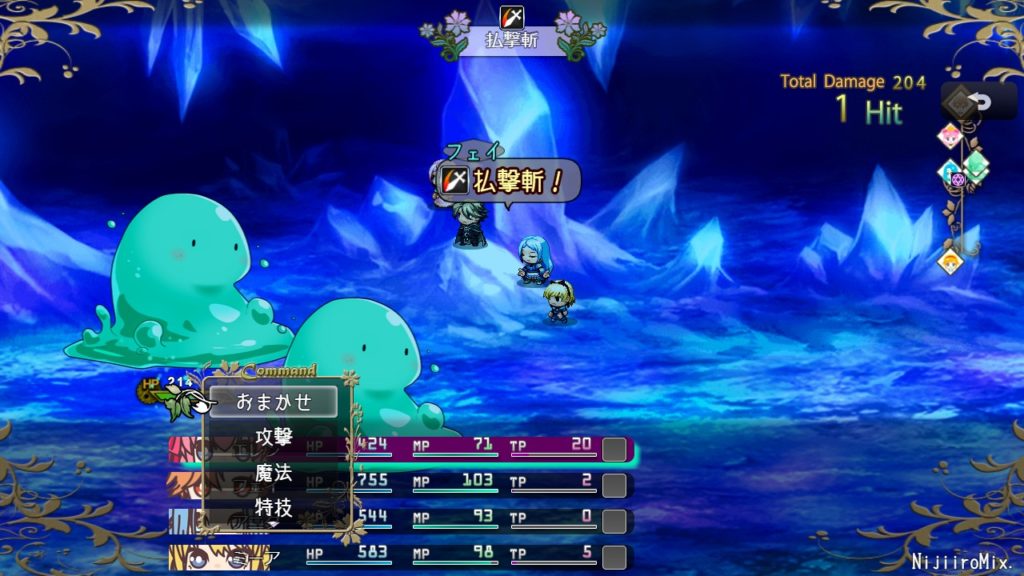This screenshot has width=1024, height=576.
Task: Choose the 攻撃 attack command
Action: [274, 437]
